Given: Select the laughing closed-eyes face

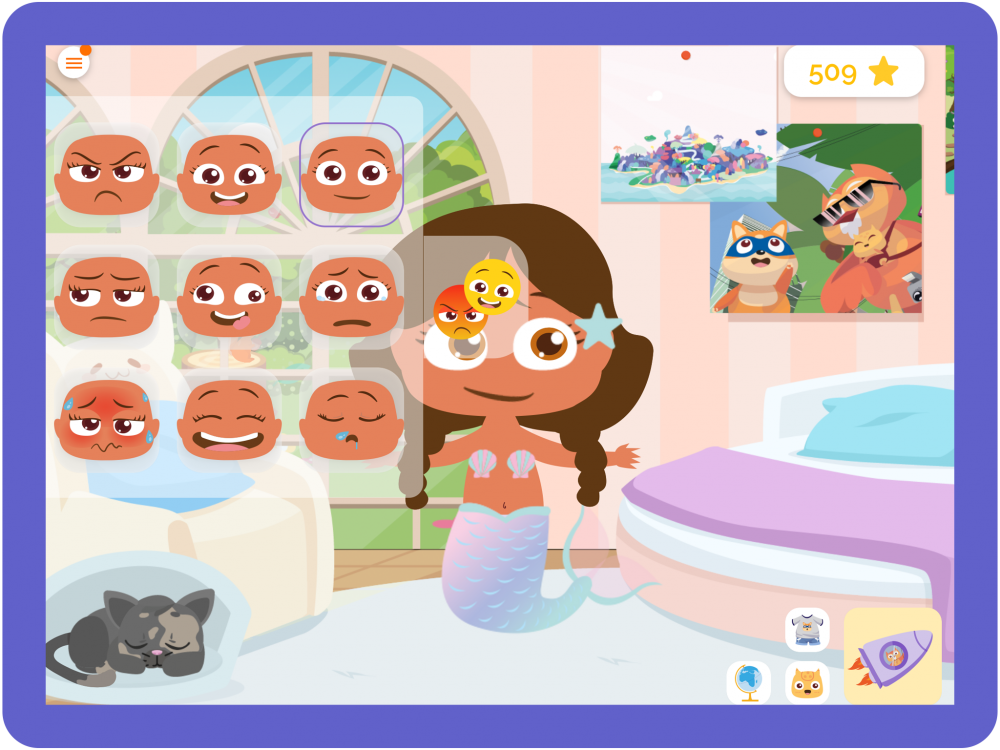Looking at the screenshot, I should 229,419.
